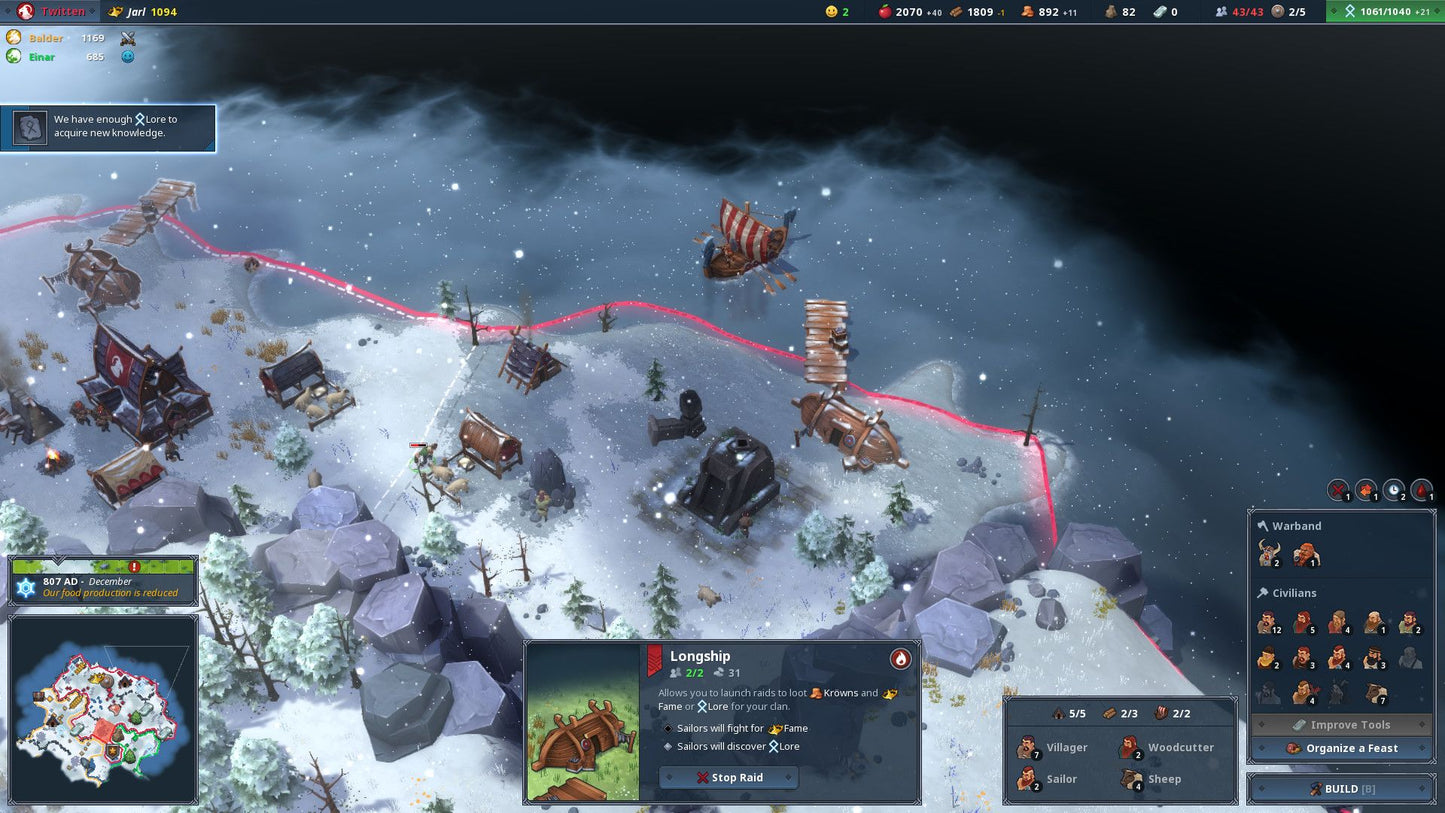
Task: Click the blood drop notification icon on the right
Action: pos(1419,491)
